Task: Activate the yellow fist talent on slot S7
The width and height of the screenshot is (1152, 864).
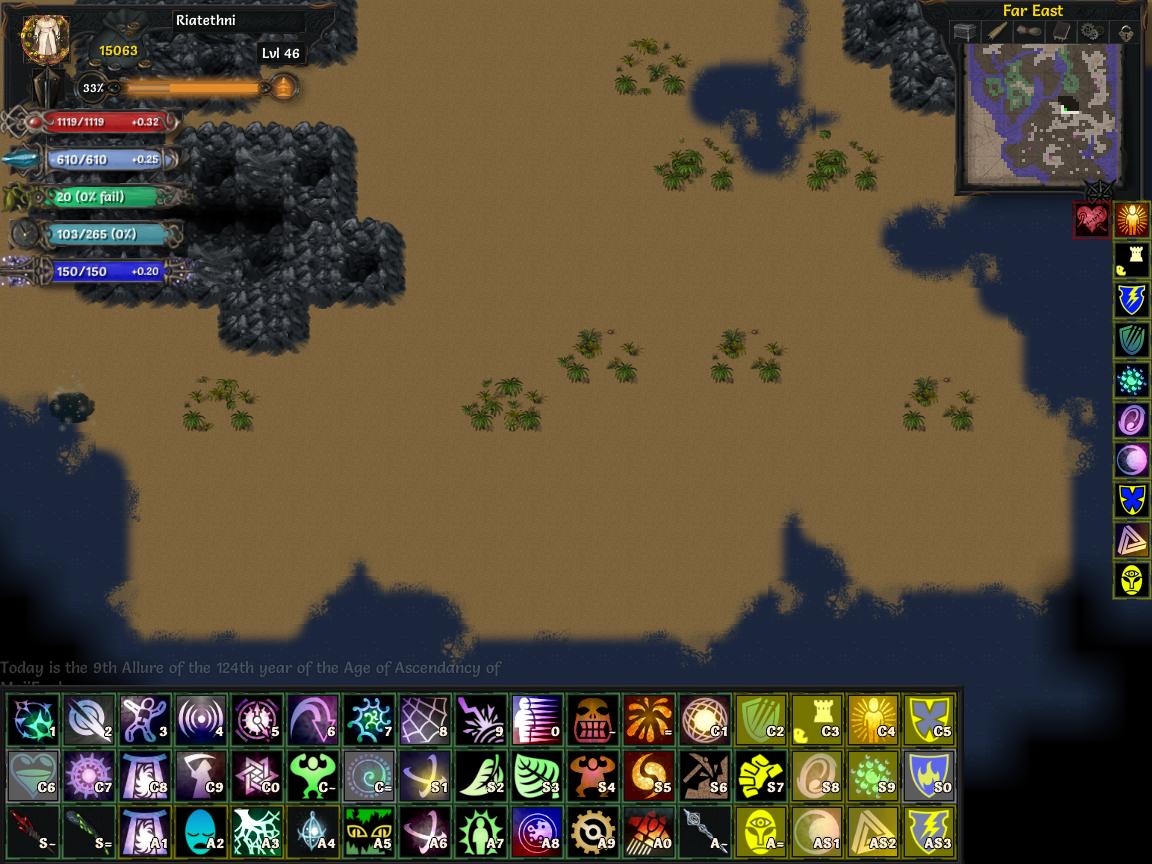Action: pos(761,775)
